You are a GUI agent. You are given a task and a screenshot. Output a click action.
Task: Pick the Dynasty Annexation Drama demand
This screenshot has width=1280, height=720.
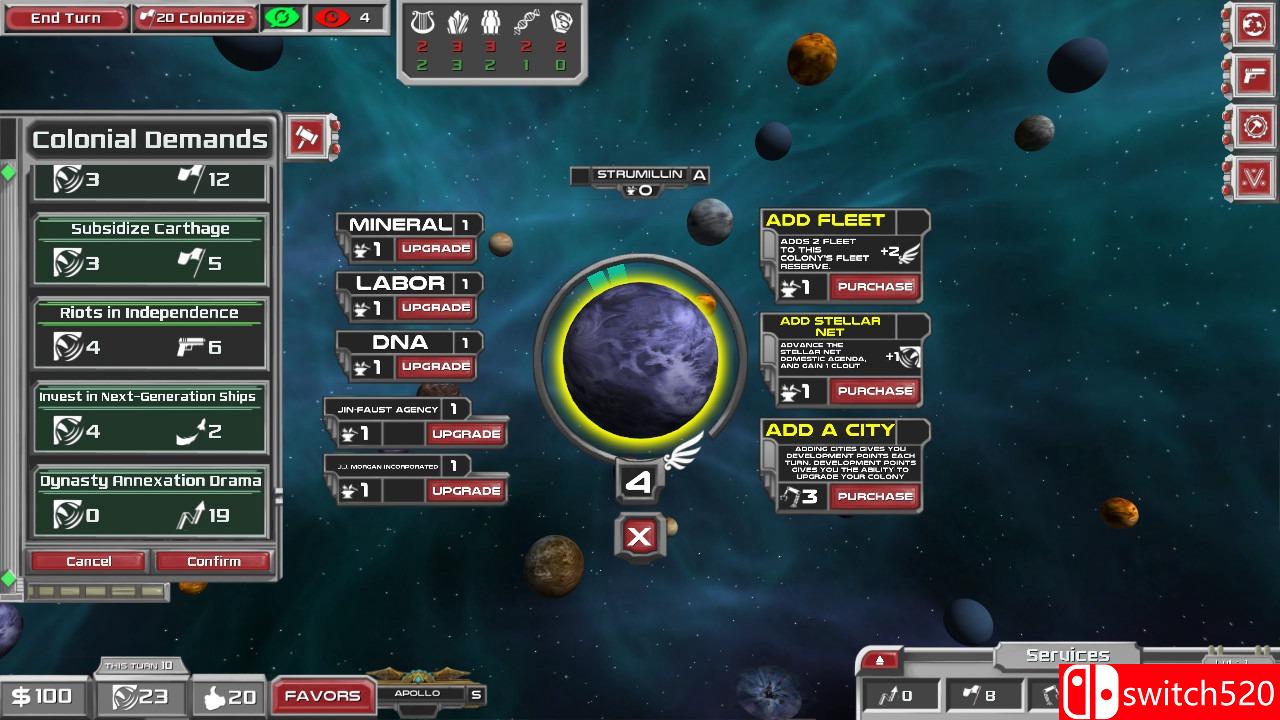click(151, 502)
